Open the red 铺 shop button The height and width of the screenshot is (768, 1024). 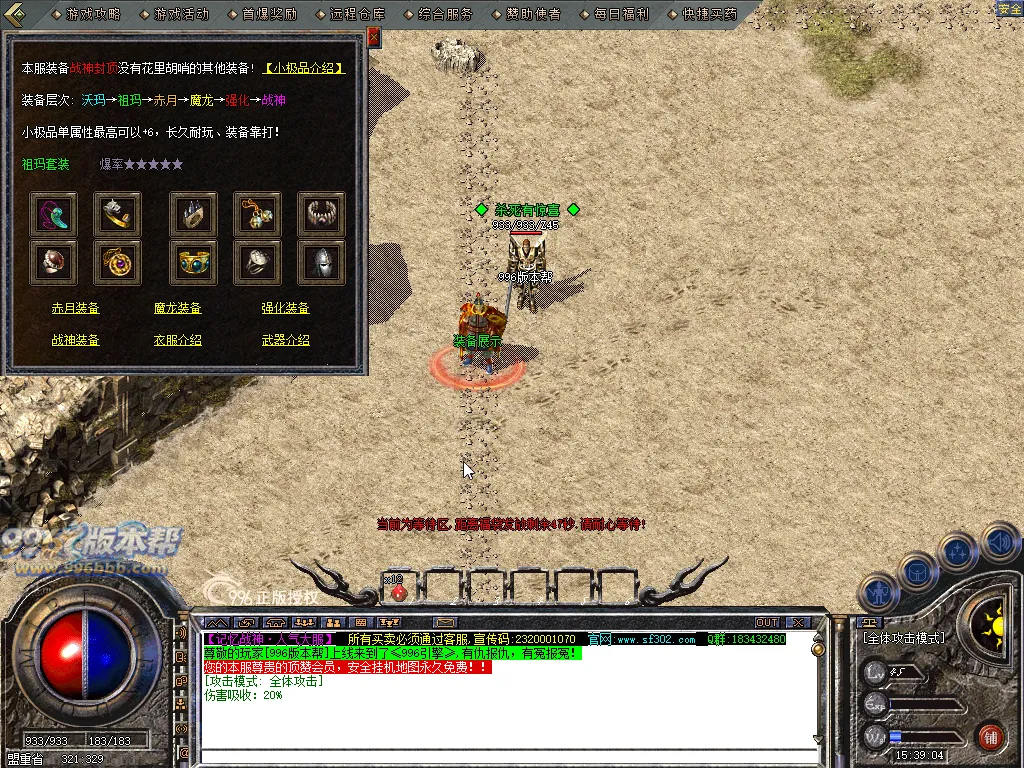991,738
